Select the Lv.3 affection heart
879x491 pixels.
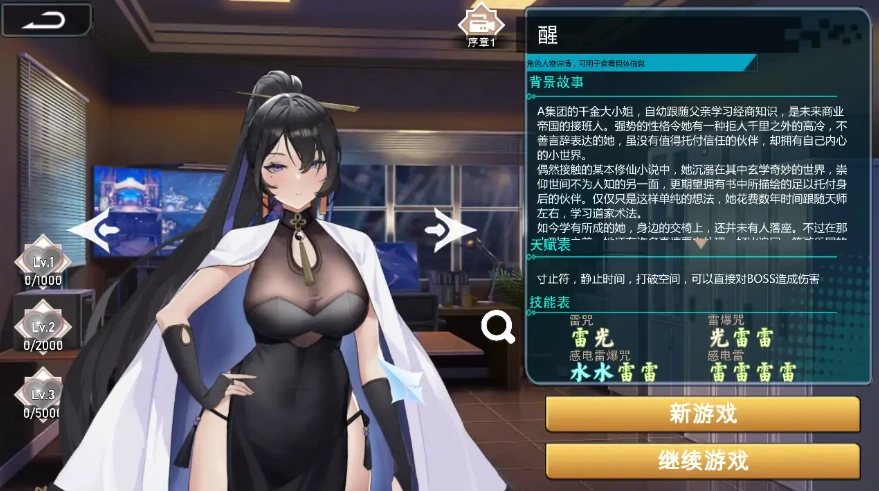pyautogui.click(x=42, y=392)
